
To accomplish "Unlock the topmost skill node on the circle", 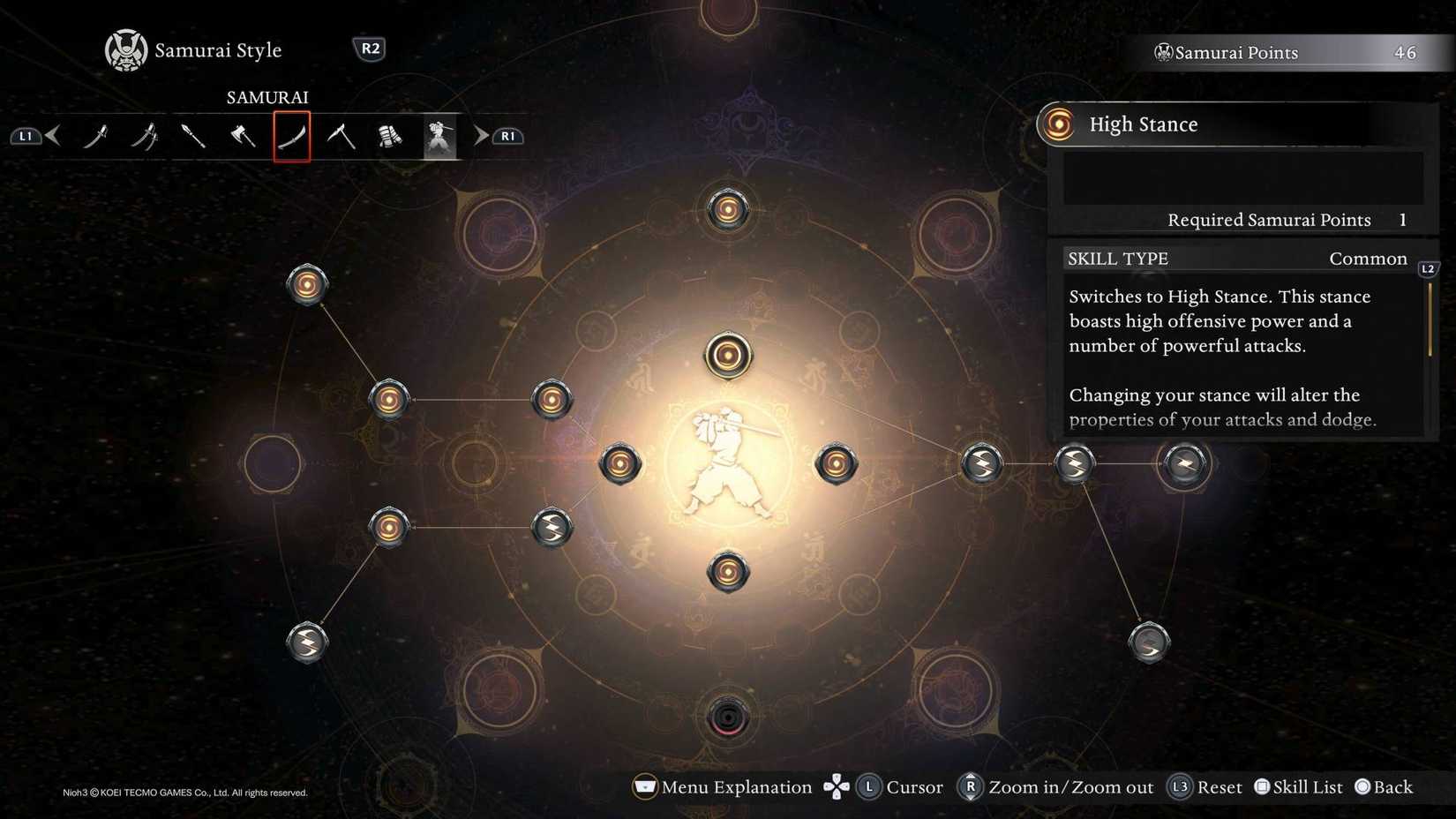I will click(729, 208).
